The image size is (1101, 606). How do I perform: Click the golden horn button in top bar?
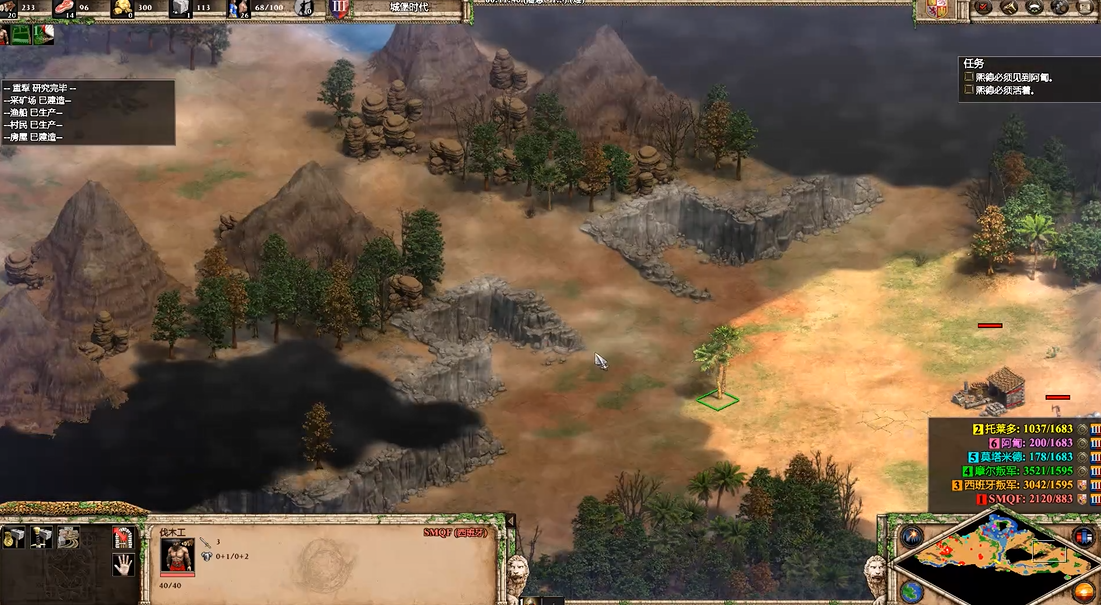pyautogui.click(x=1010, y=9)
